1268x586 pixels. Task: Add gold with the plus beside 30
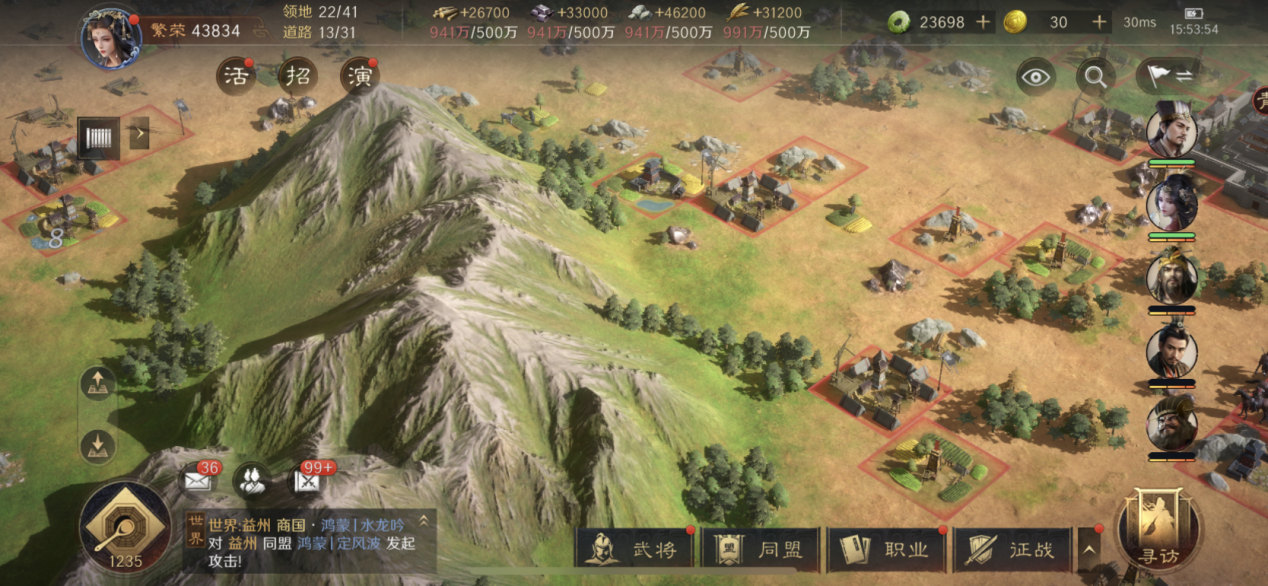pyautogui.click(x=1099, y=22)
